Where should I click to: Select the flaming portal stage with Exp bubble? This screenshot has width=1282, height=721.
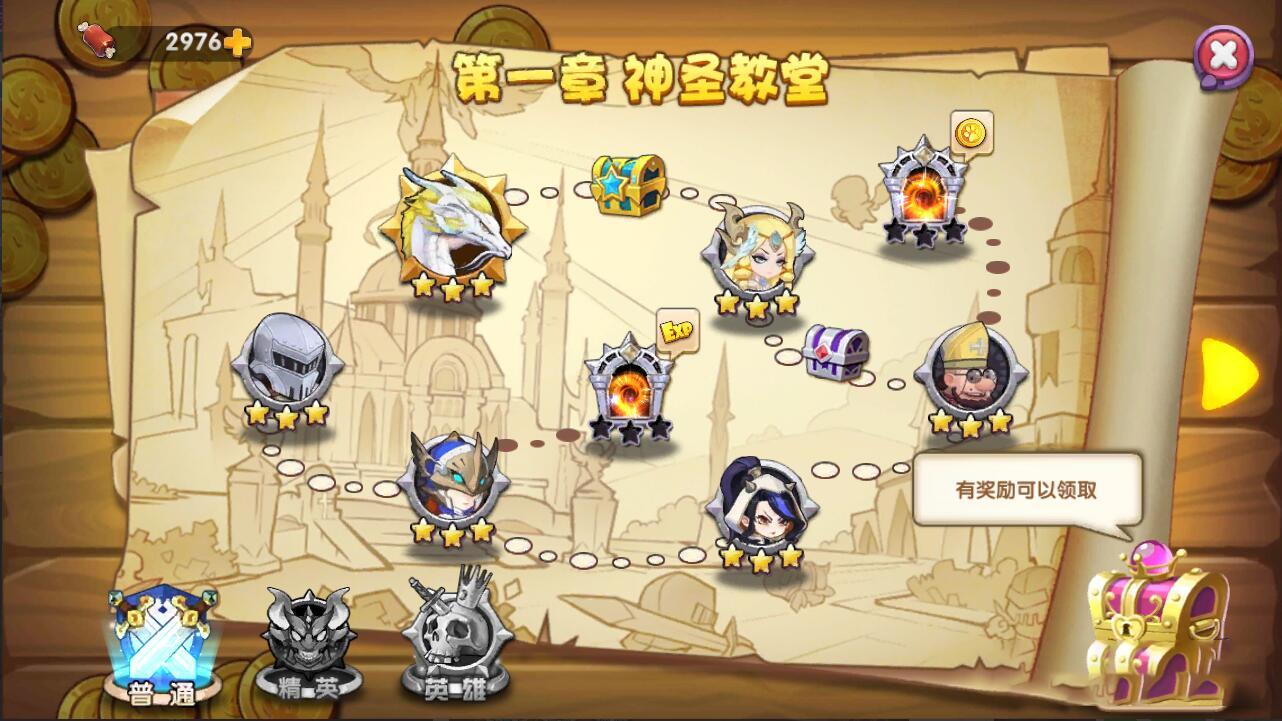pos(629,390)
